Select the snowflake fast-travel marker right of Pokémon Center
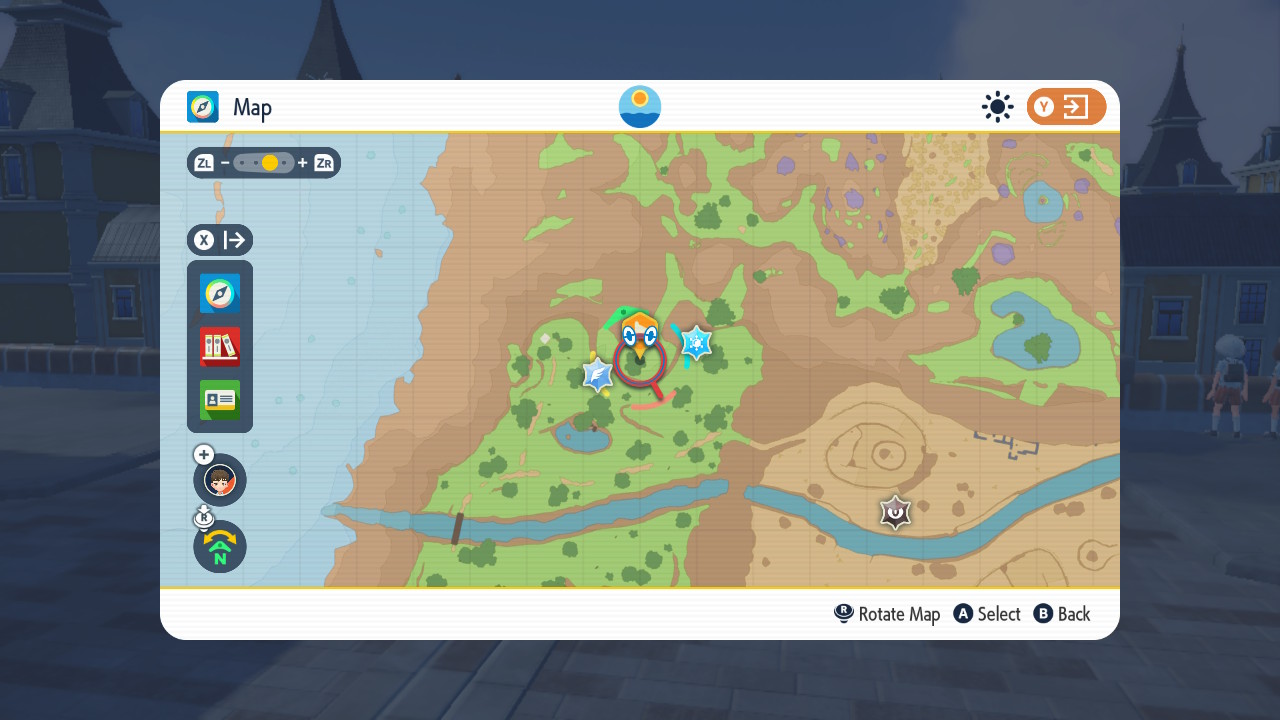The image size is (1280, 720). click(x=694, y=342)
